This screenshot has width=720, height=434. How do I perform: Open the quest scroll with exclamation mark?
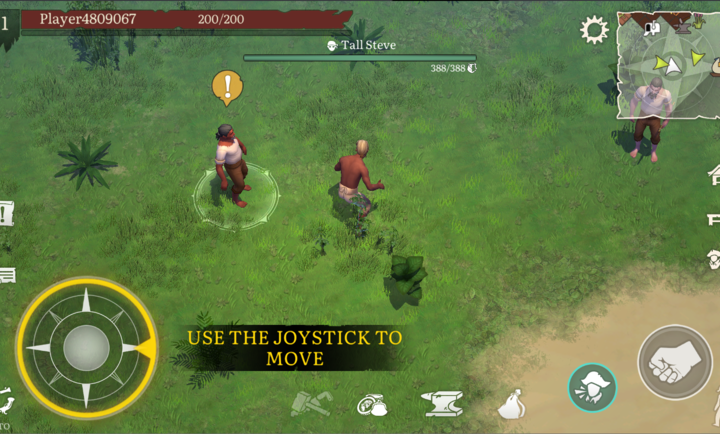pos(6,213)
